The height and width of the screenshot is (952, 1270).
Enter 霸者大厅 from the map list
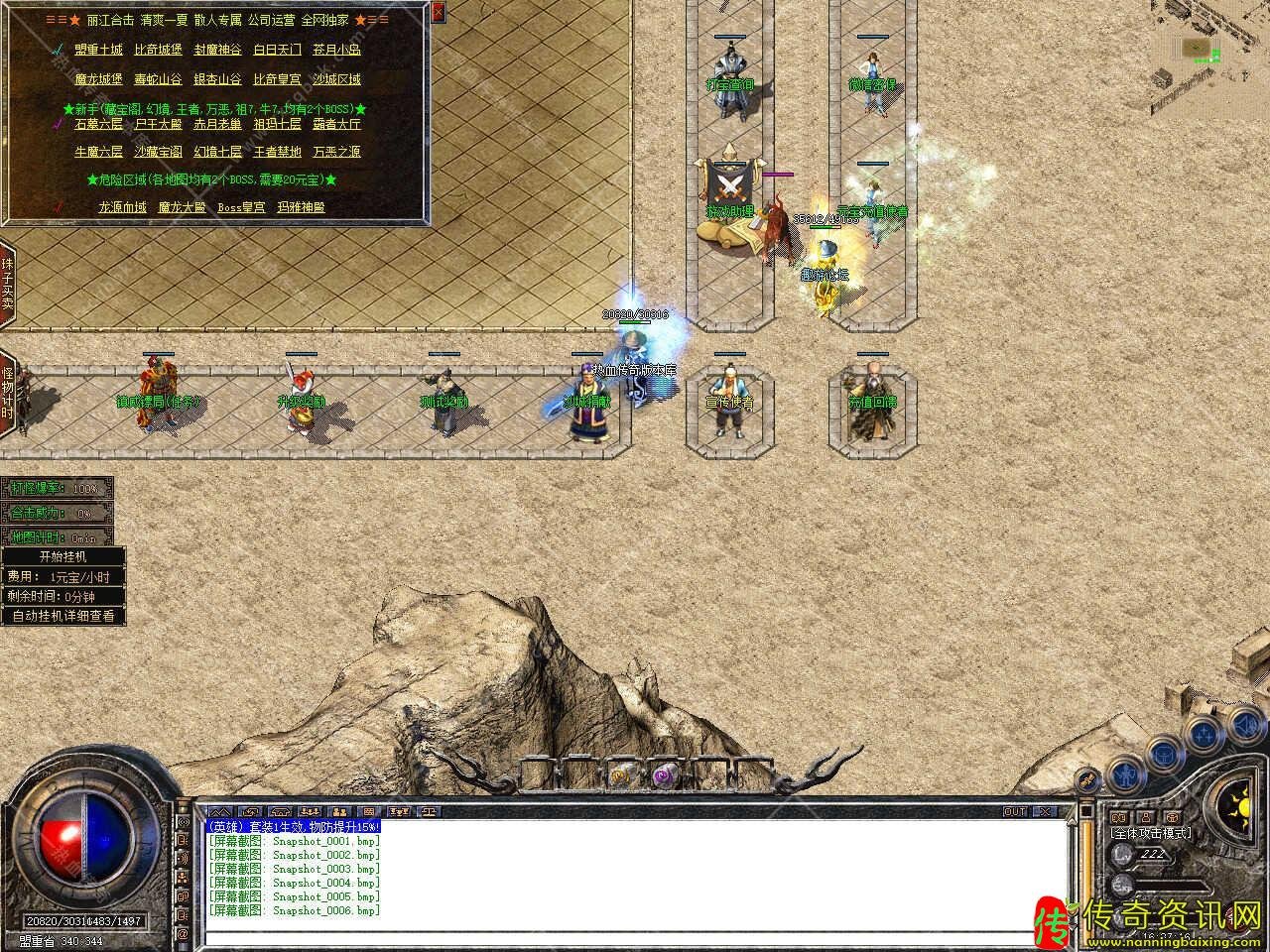pyautogui.click(x=336, y=125)
